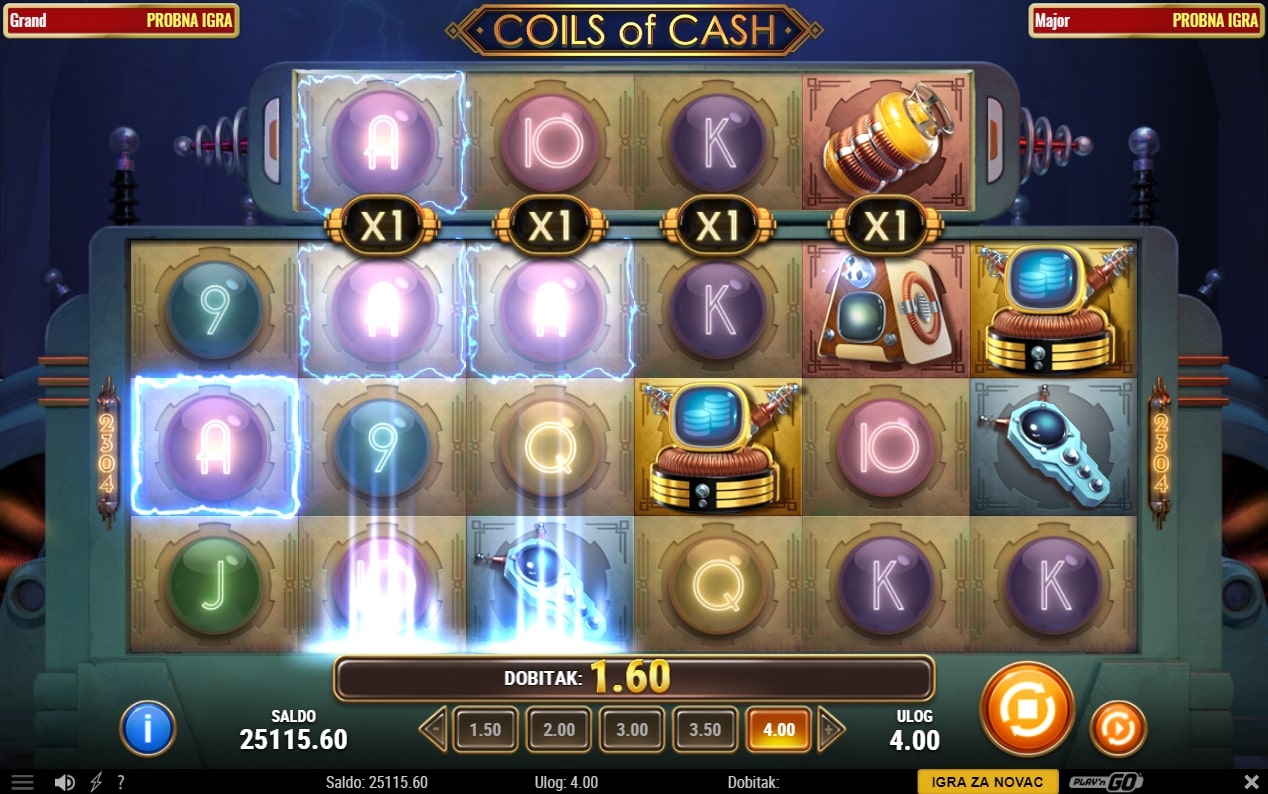Viewport: 1268px width, 794px height.
Task: Pick the 3.50 bet option
Action: click(x=705, y=729)
